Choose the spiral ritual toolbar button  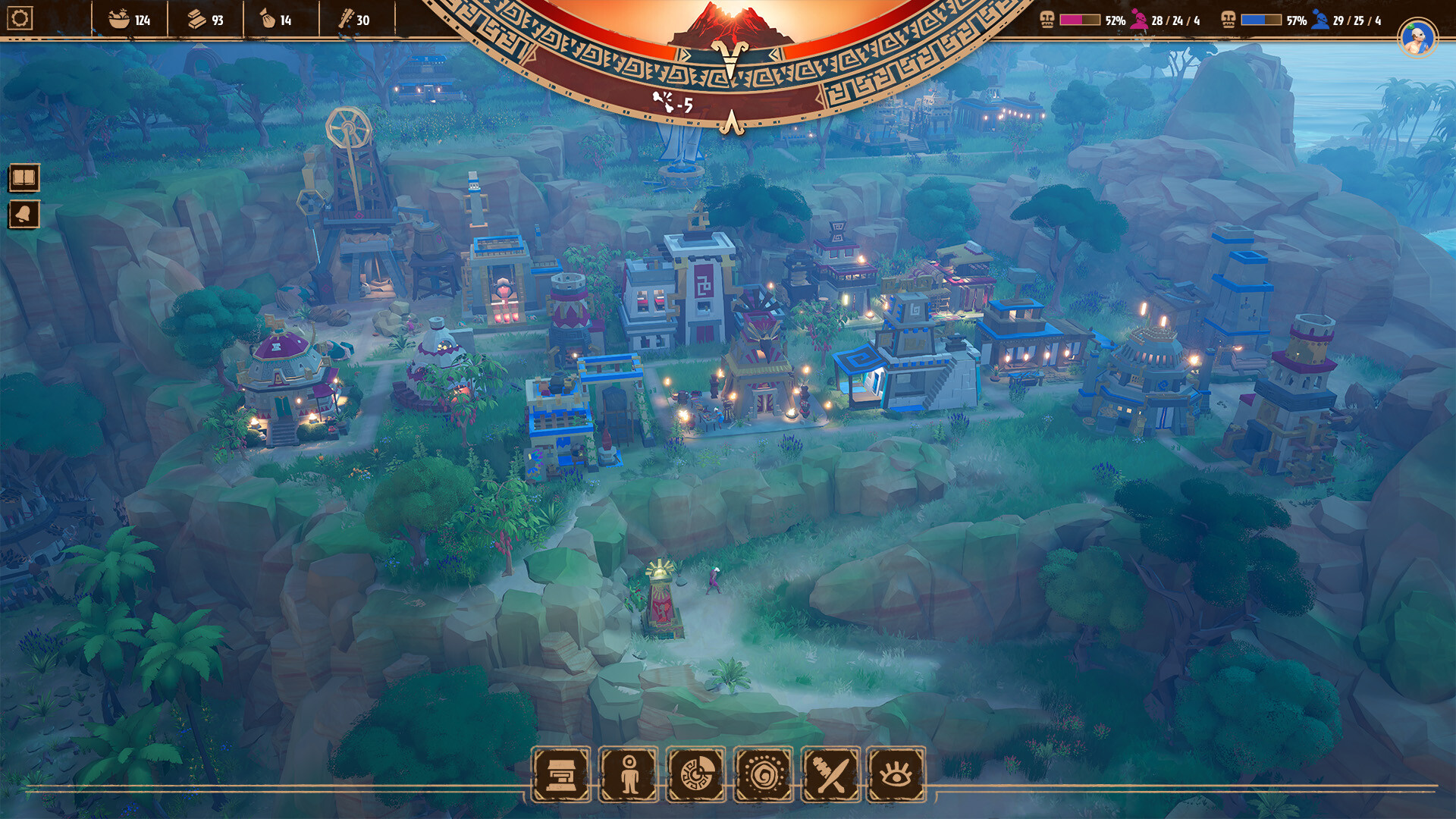(764, 775)
